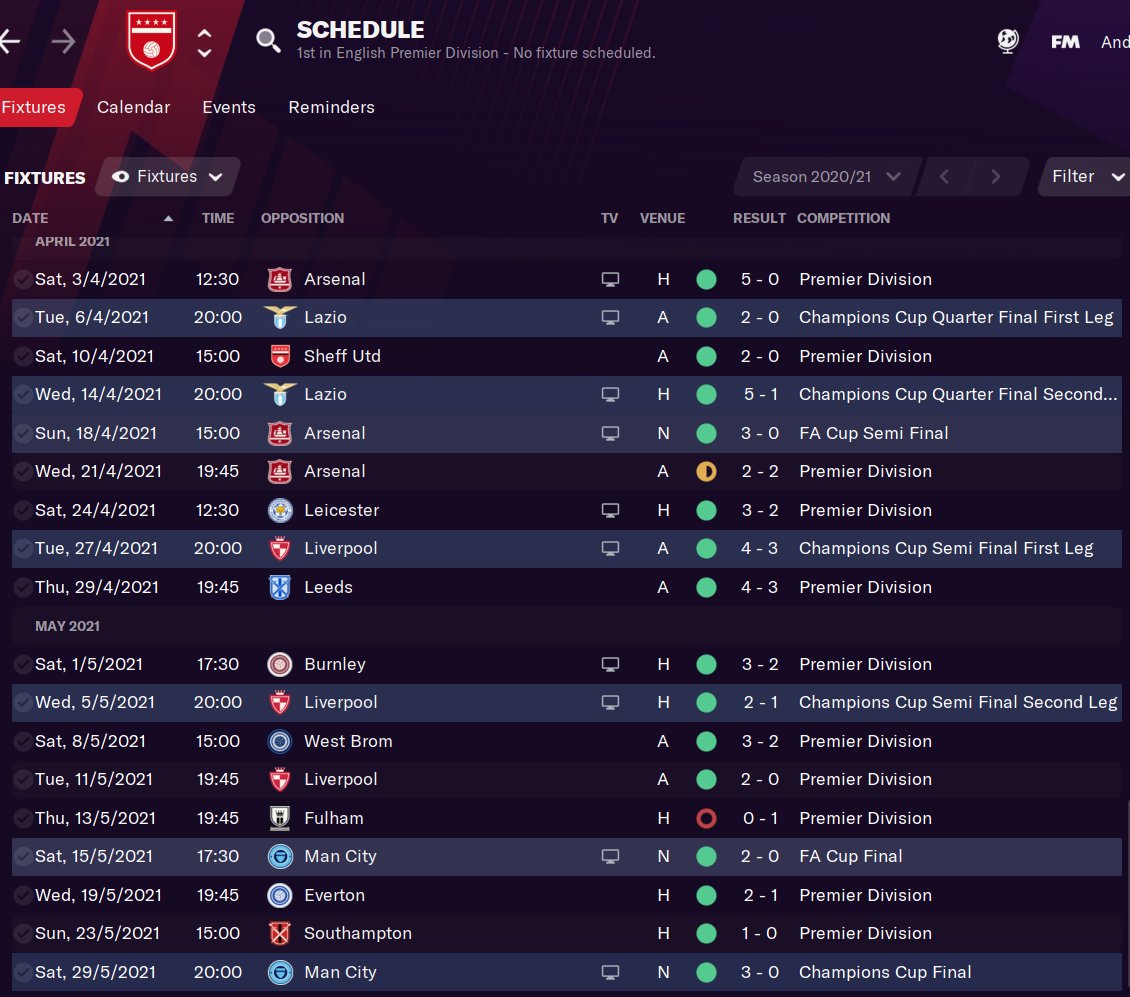This screenshot has width=1130, height=997.
Task: Click the Southampton opposition name
Action: (x=357, y=933)
